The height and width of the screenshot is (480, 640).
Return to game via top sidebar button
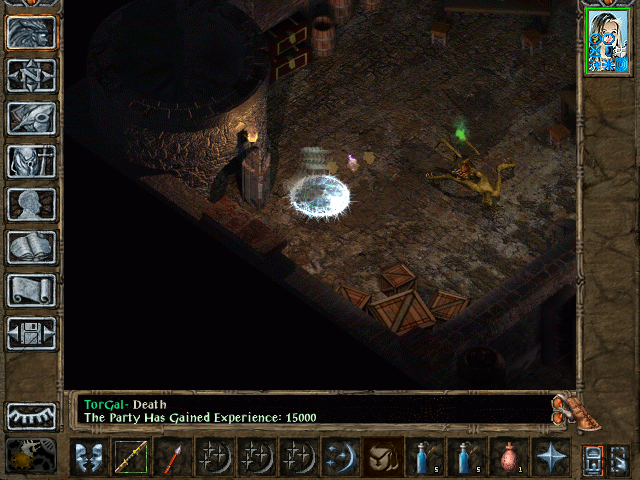click(x=32, y=33)
